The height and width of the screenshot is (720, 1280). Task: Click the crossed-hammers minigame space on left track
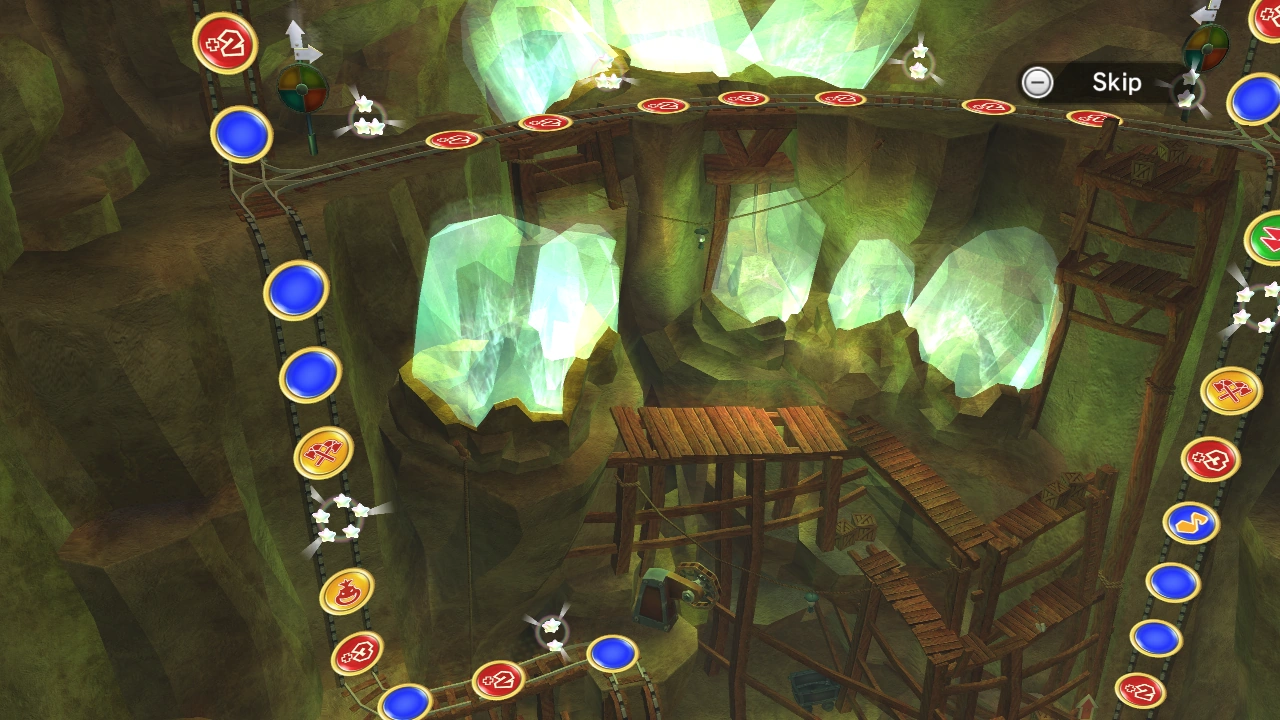(322, 452)
